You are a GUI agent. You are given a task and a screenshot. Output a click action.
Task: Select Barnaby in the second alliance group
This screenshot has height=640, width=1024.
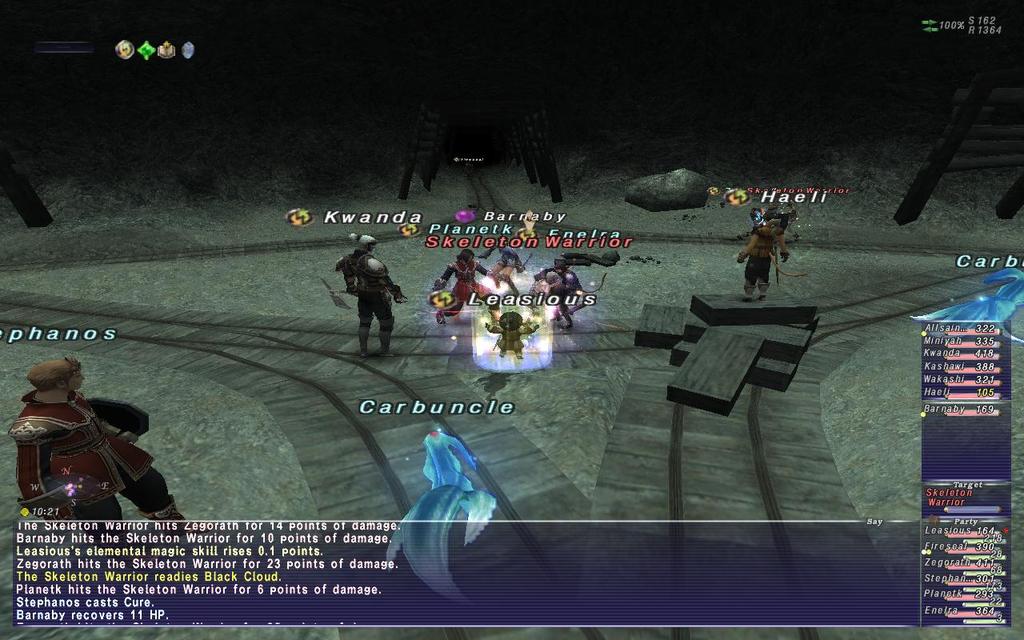coord(964,409)
